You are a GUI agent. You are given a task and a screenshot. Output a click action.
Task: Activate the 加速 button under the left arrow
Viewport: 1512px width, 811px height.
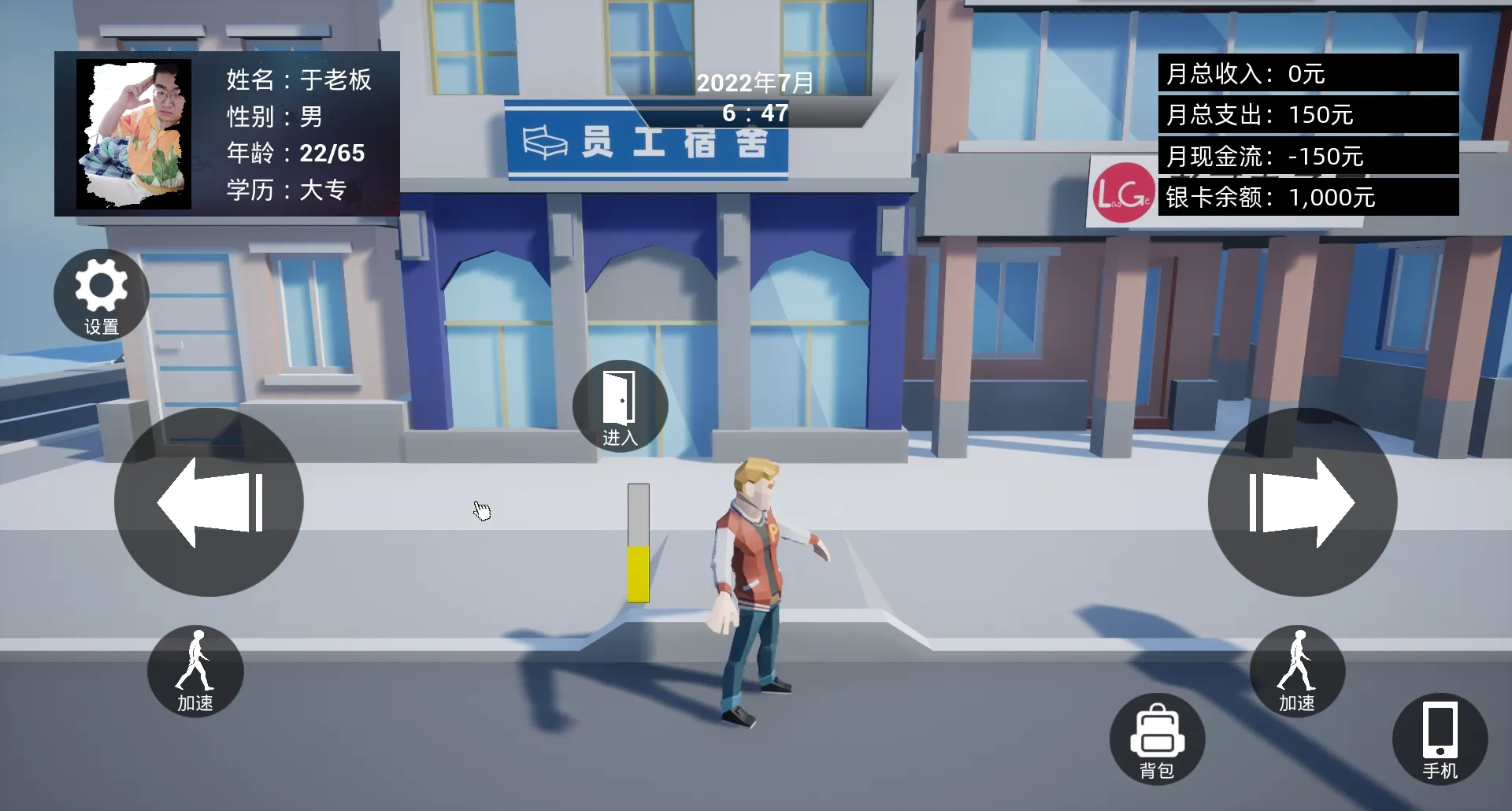[x=195, y=672]
